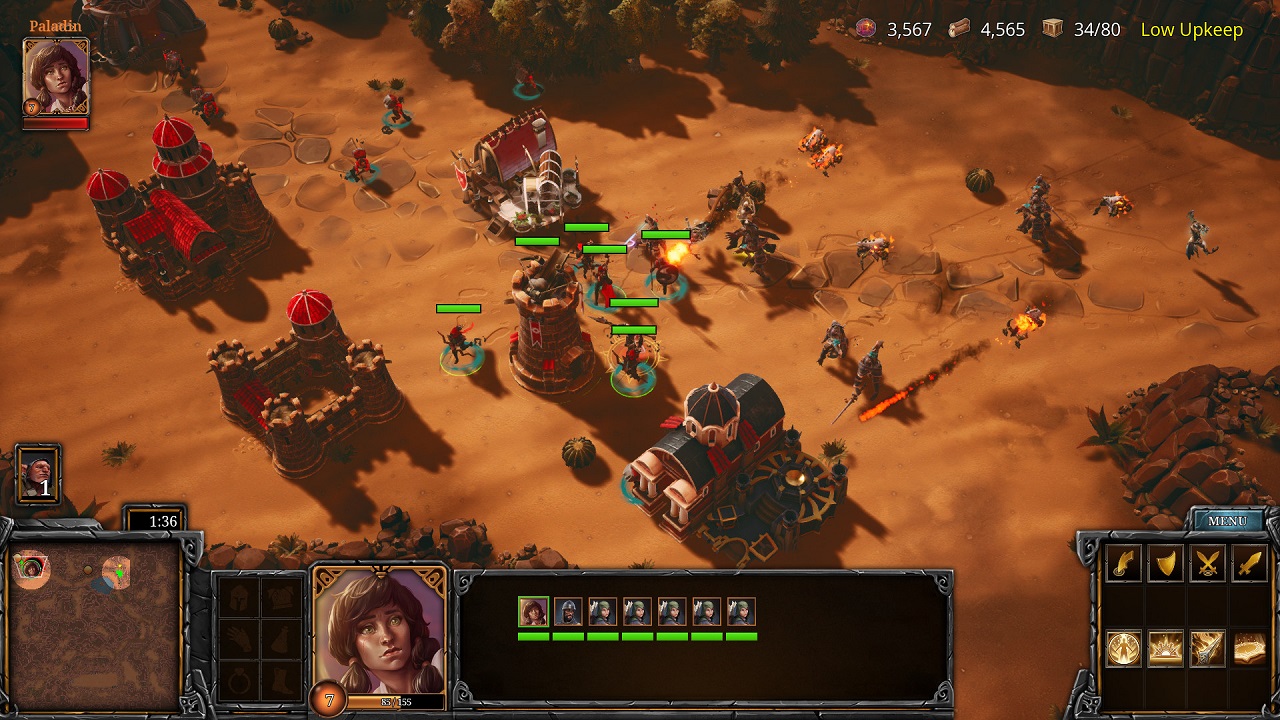This screenshot has height=720, width=1280.
Task: Click the single sword attack command
Action: (x=1250, y=564)
